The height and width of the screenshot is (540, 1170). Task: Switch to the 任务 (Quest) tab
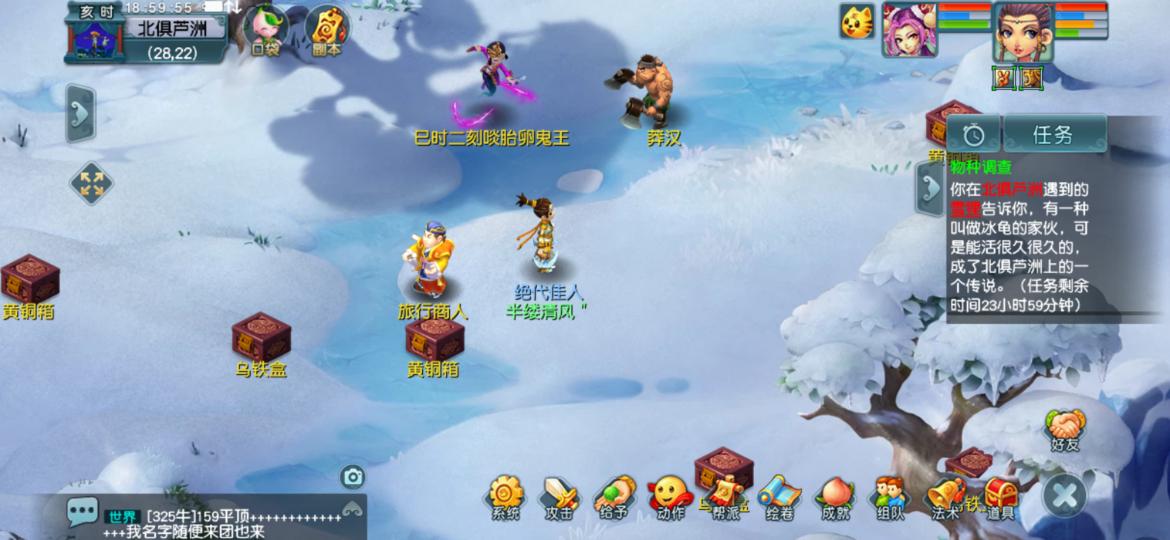(1054, 134)
